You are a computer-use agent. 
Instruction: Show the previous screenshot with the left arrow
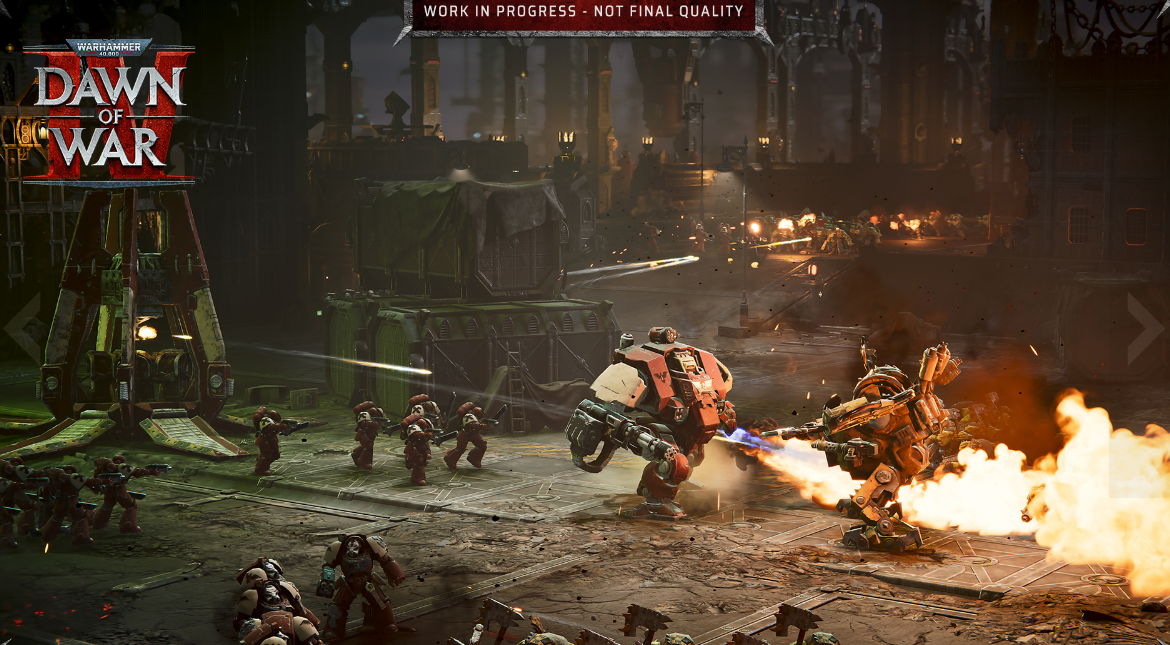[24, 328]
